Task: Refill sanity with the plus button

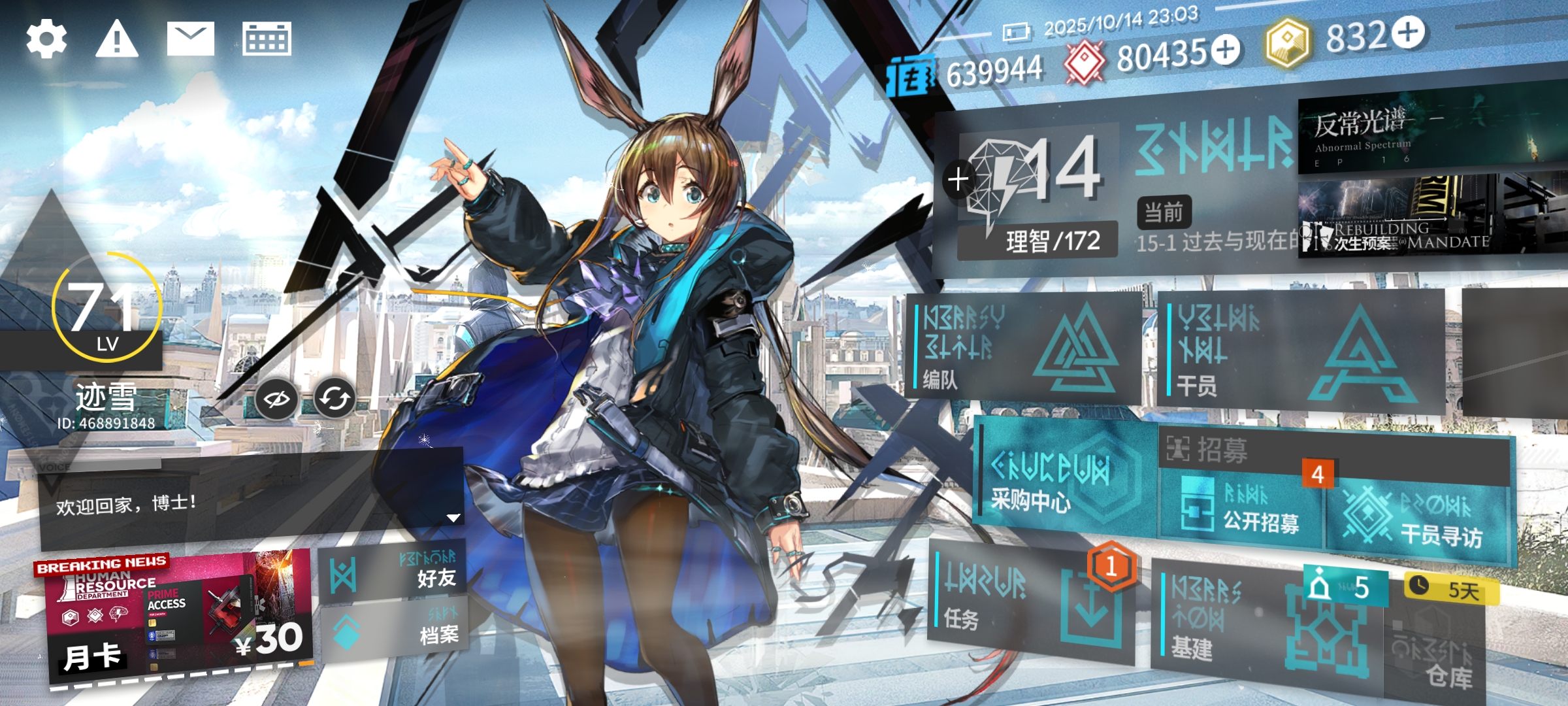Action: [958, 179]
